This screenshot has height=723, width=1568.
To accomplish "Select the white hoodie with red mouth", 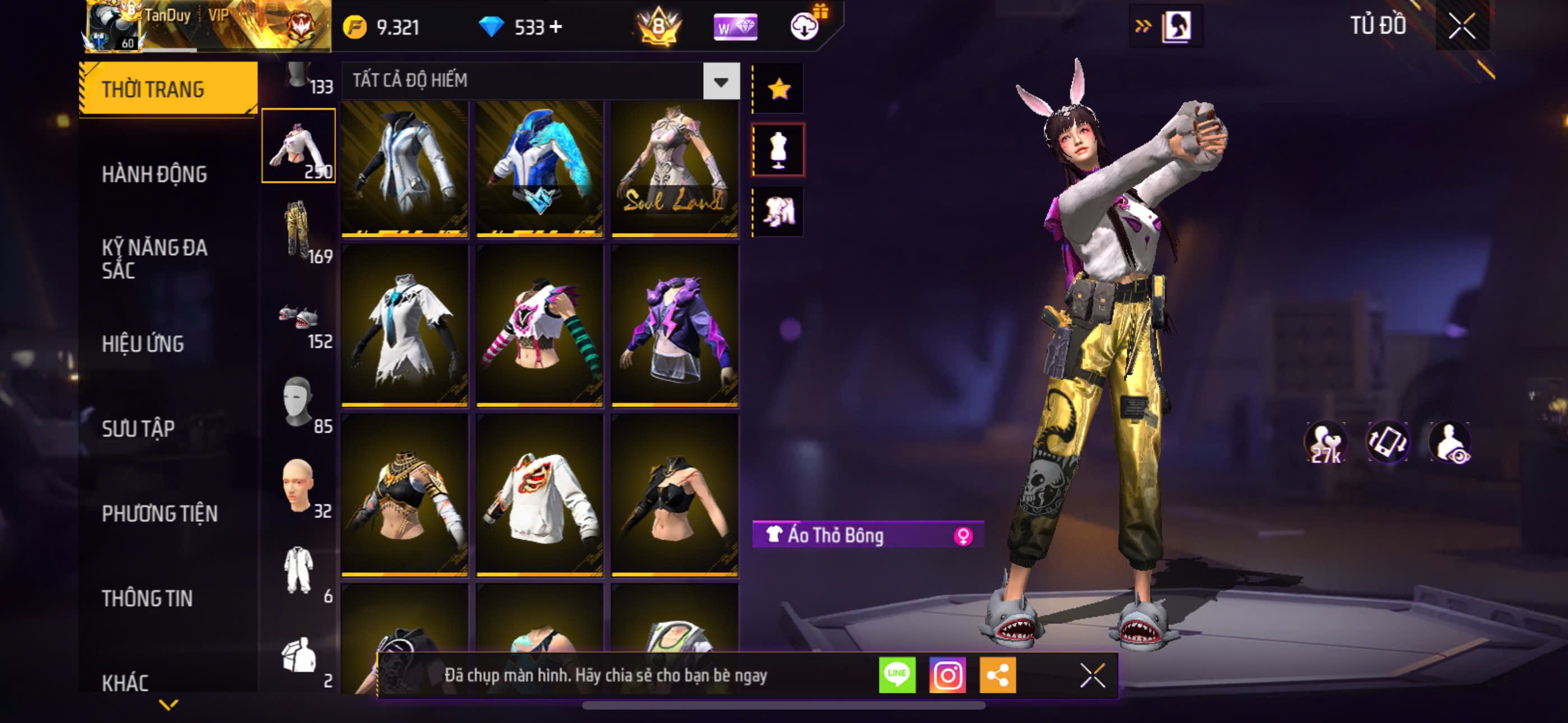I will (539, 495).
